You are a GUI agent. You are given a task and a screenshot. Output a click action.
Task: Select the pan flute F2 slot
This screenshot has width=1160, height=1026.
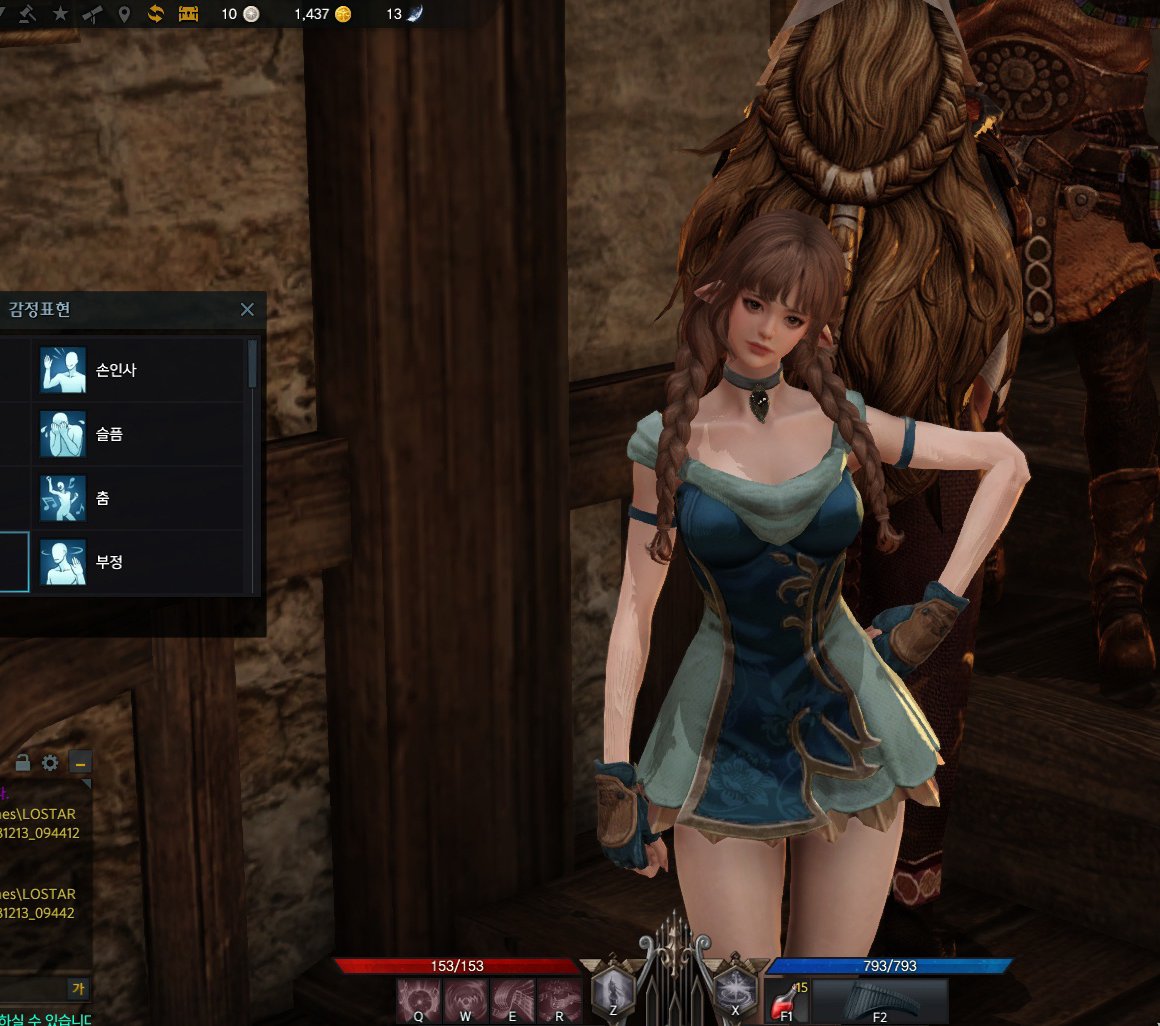880,1000
